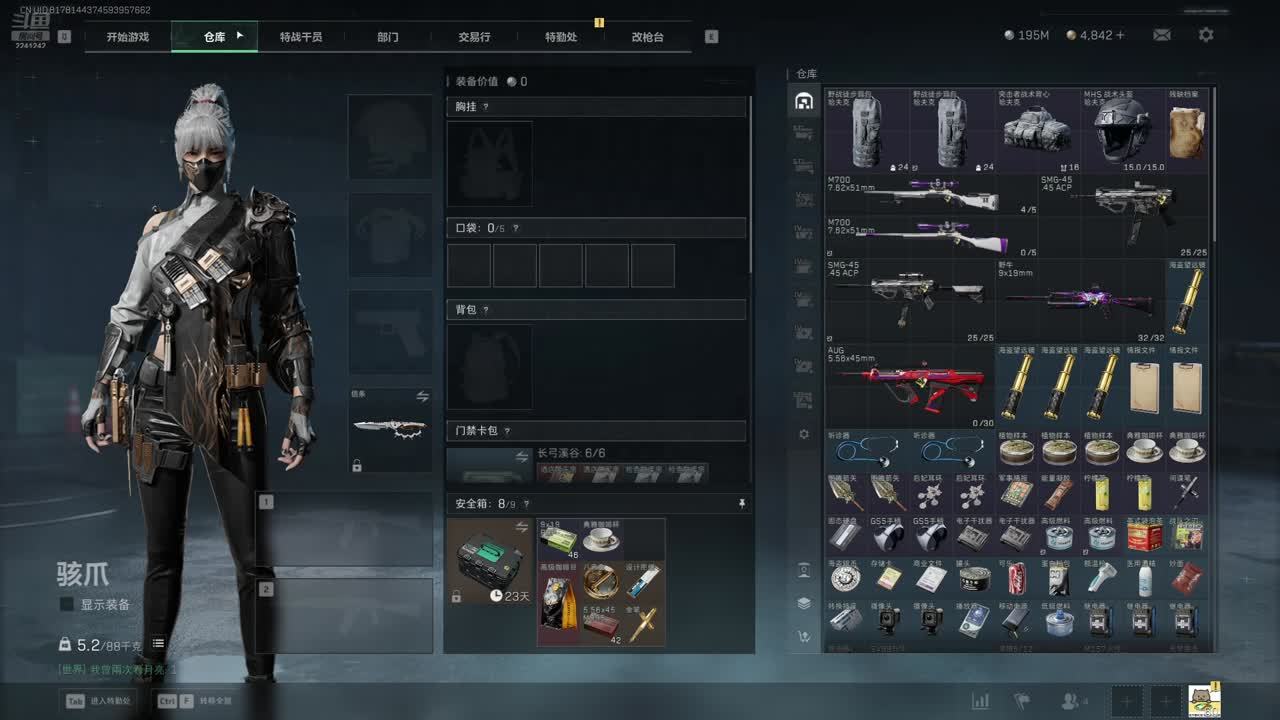1280x720 pixels.
Task: Select the red AUG rifle in stash
Action: coord(908,386)
